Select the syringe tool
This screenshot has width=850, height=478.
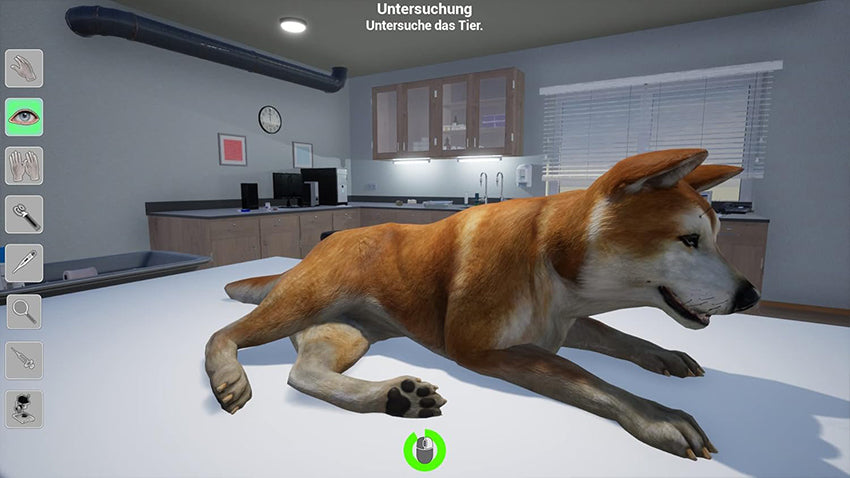tap(24, 359)
